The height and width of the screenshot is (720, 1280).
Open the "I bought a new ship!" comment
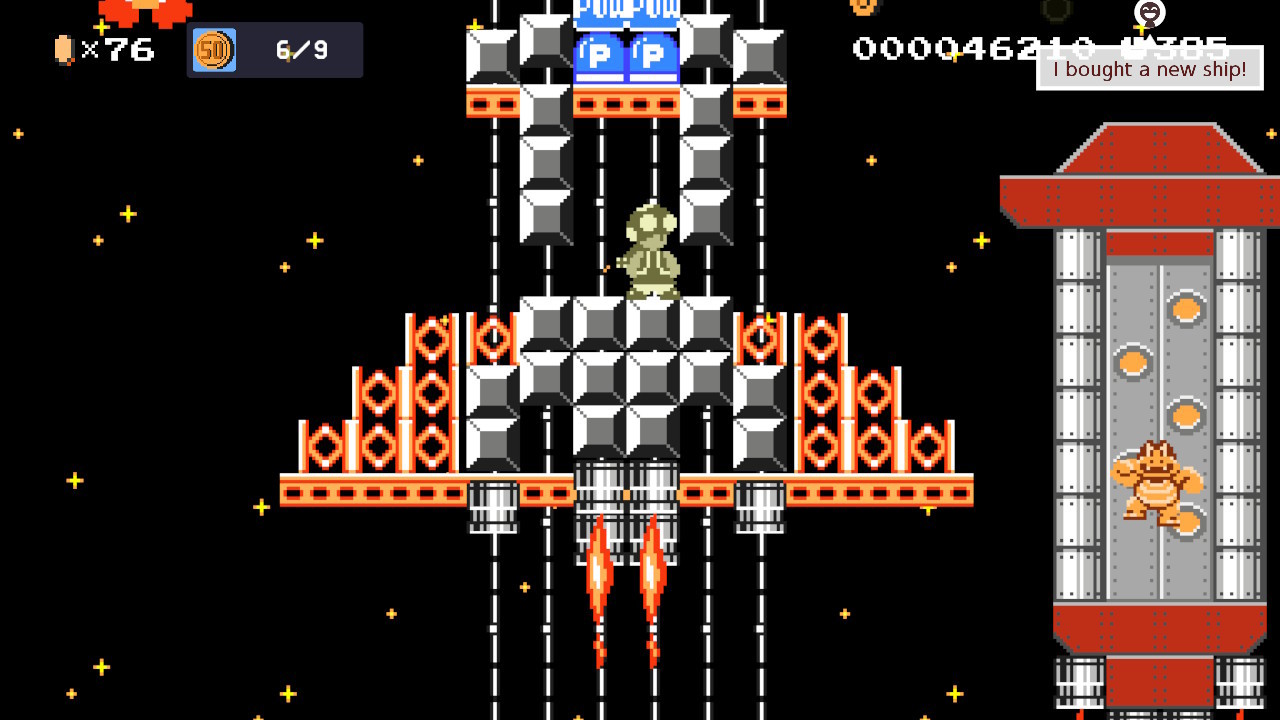point(1149,69)
